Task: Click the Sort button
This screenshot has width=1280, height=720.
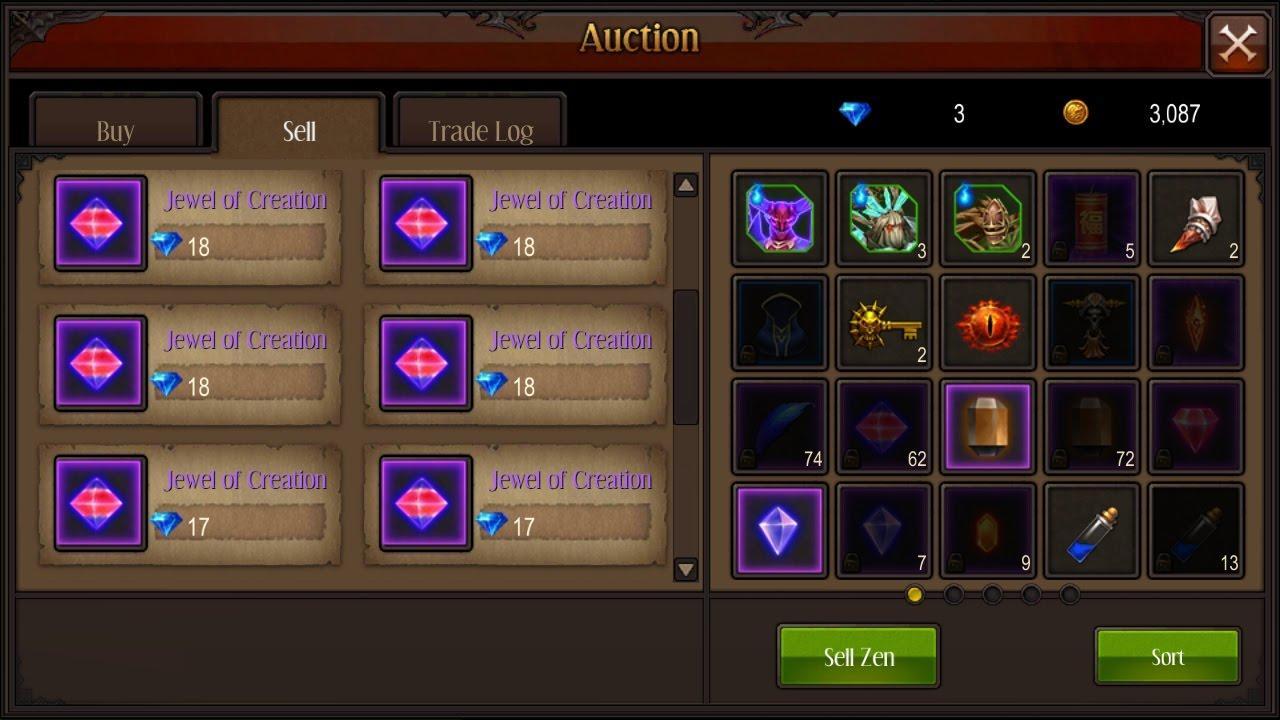Action: (x=1165, y=657)
